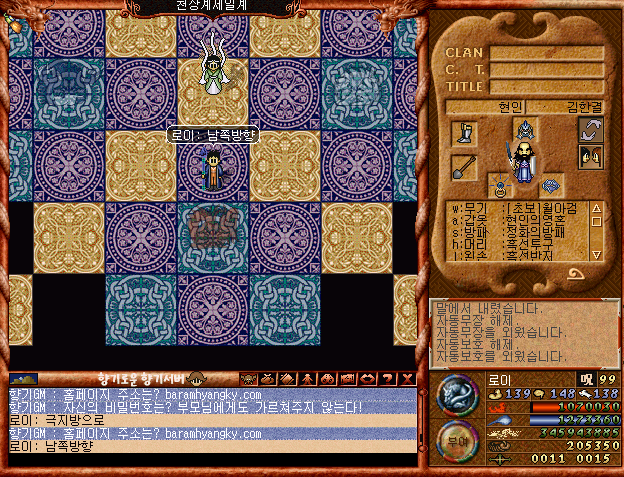Select the helmet equipment slot
624x477 pixels.
(x=526, y=130)
